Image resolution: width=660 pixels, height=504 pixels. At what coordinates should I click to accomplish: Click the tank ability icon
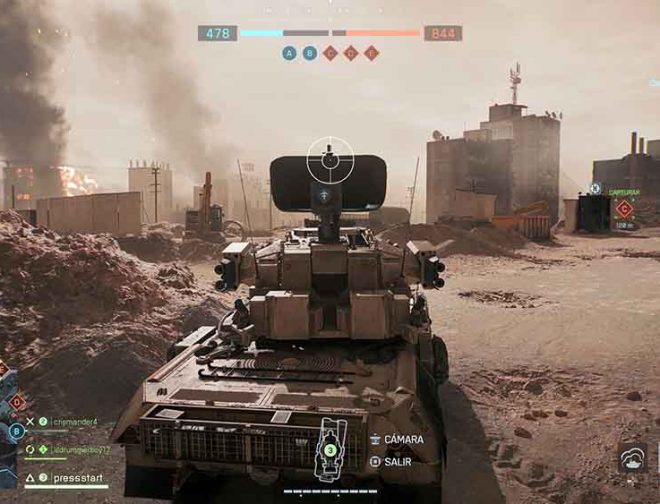pos(632,458)
